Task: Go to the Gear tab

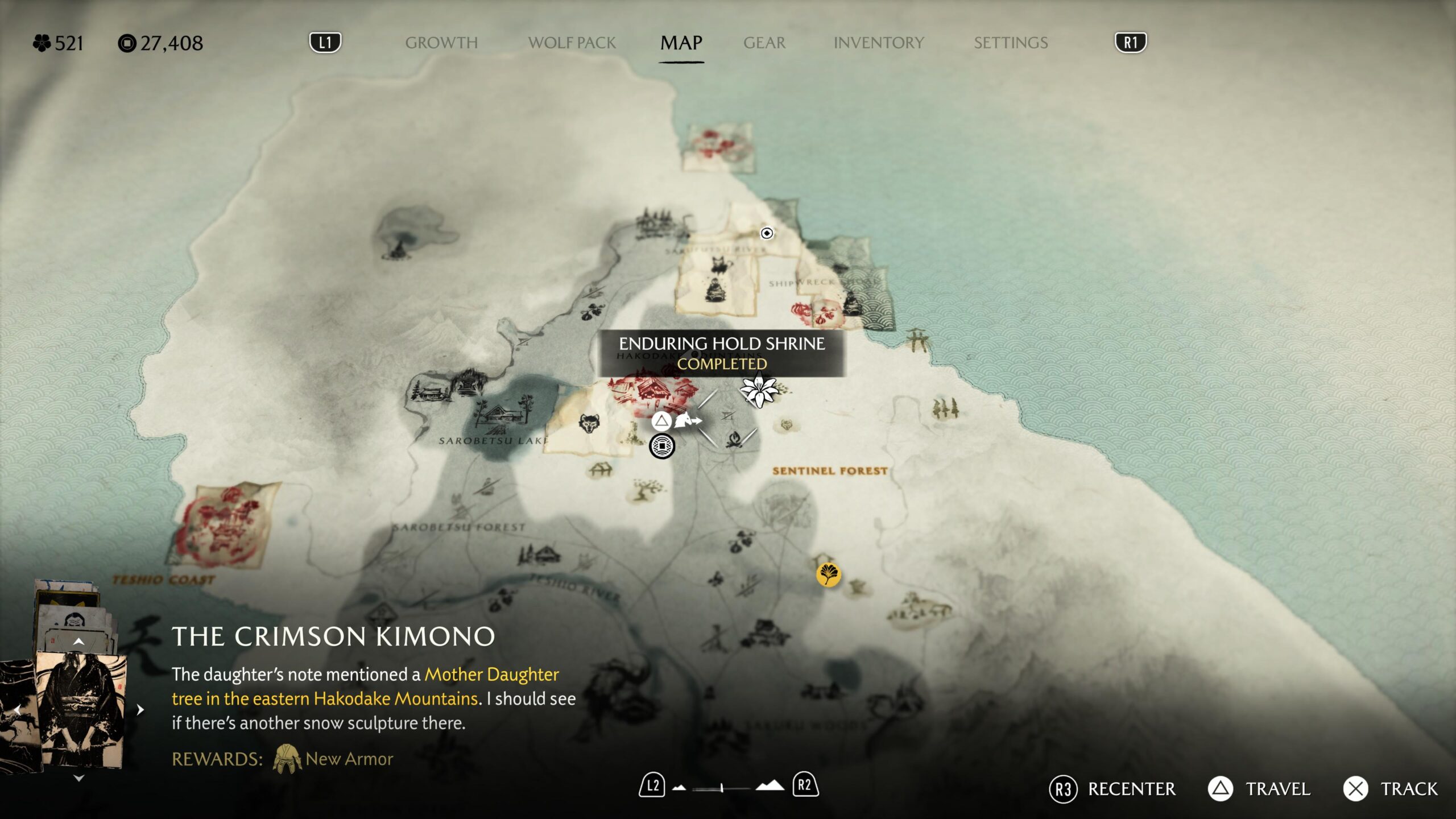Action: click(x=764, y=43)
